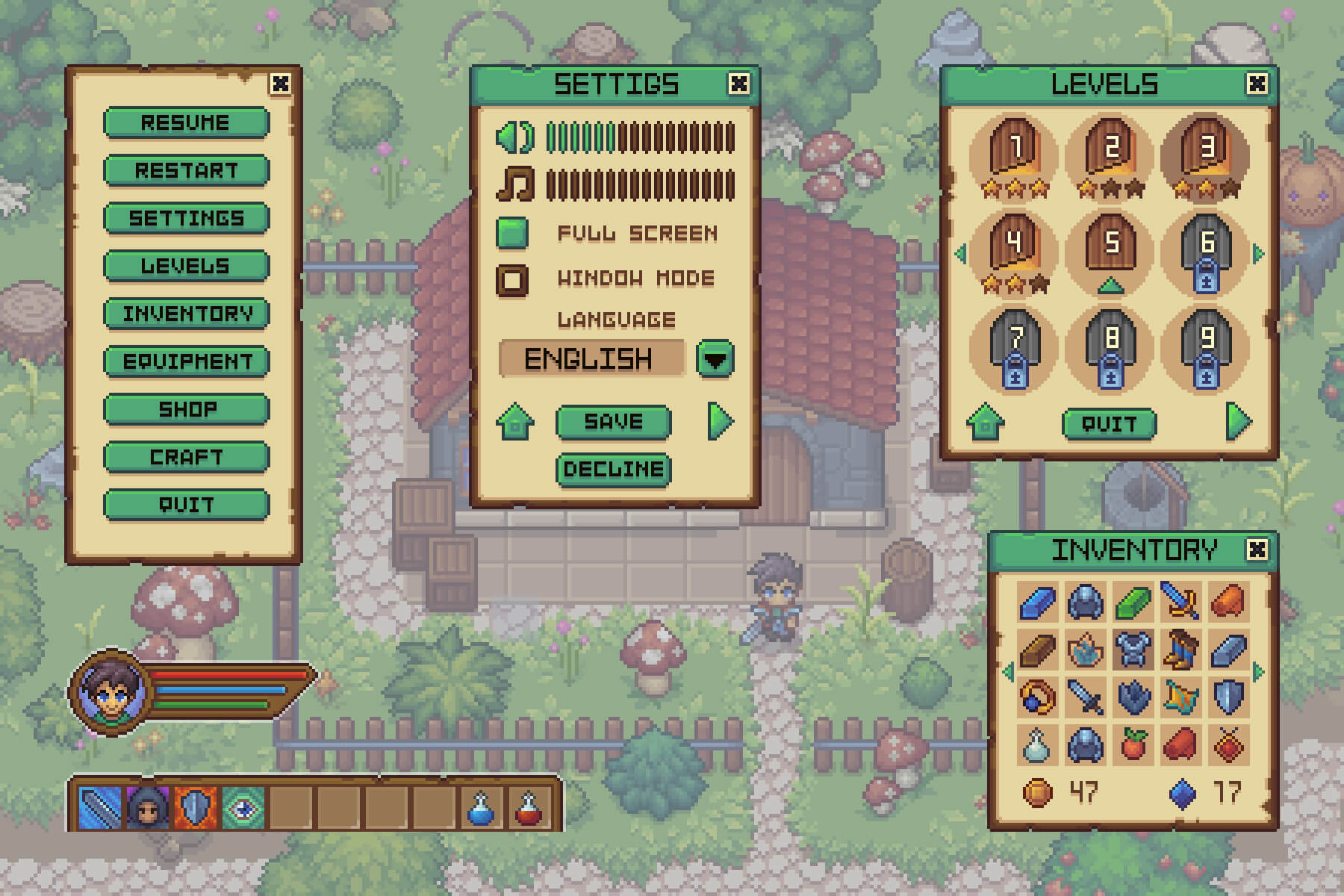Select the red apple in inventory

(1133, 744)
